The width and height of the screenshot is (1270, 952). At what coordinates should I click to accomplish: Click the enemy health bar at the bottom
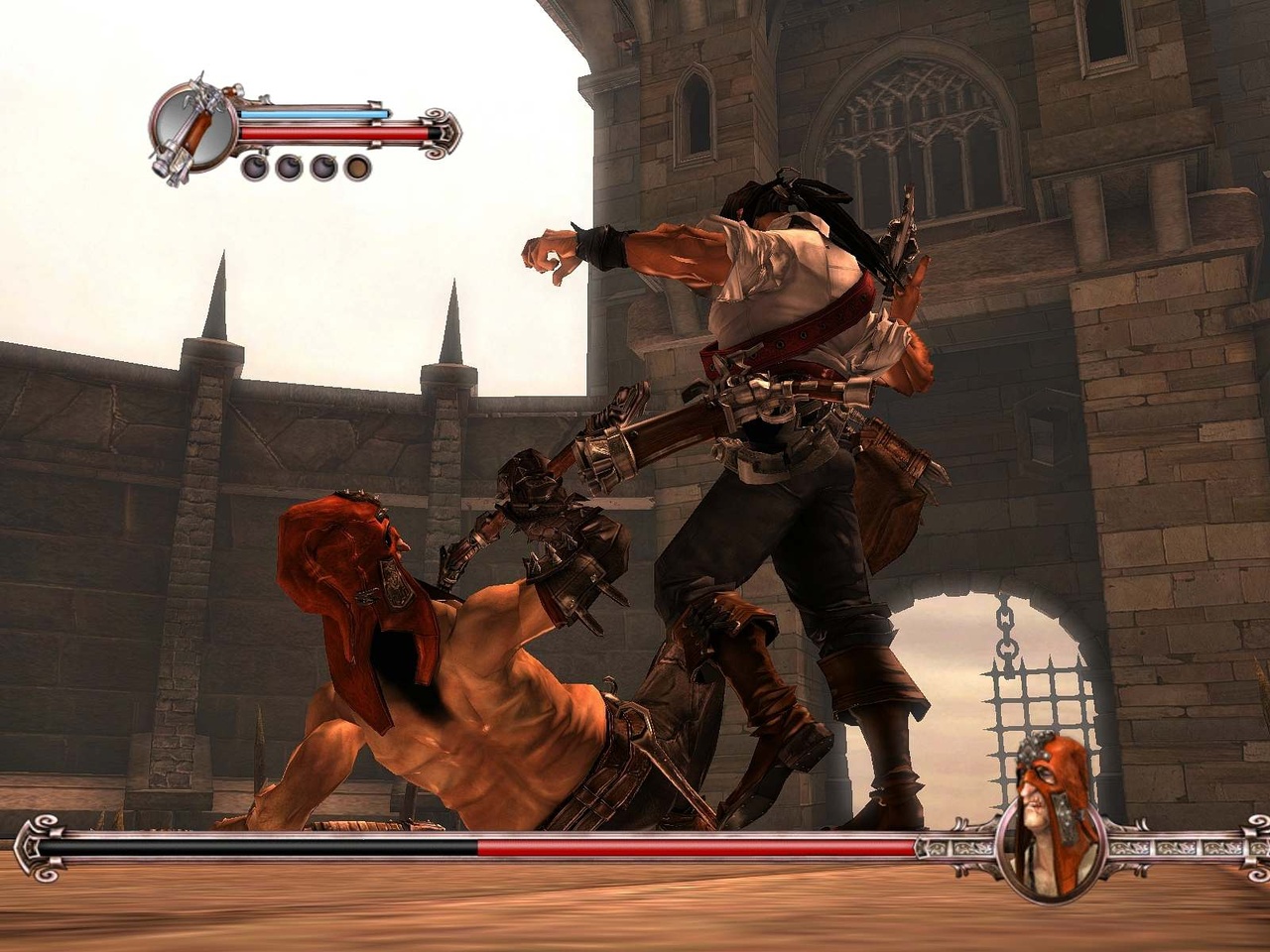pos(695,845)
